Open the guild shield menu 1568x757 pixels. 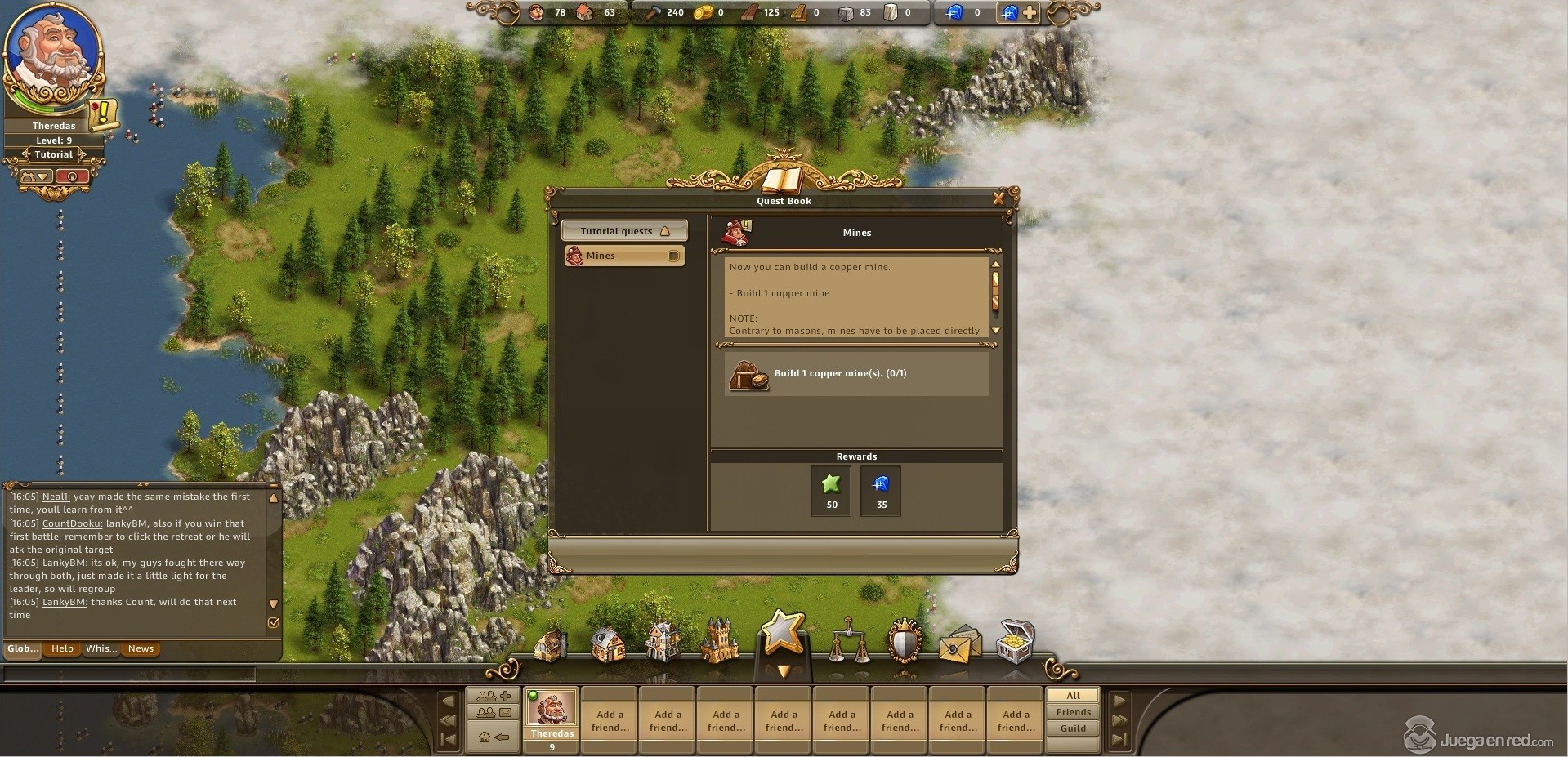pos(905,642)
